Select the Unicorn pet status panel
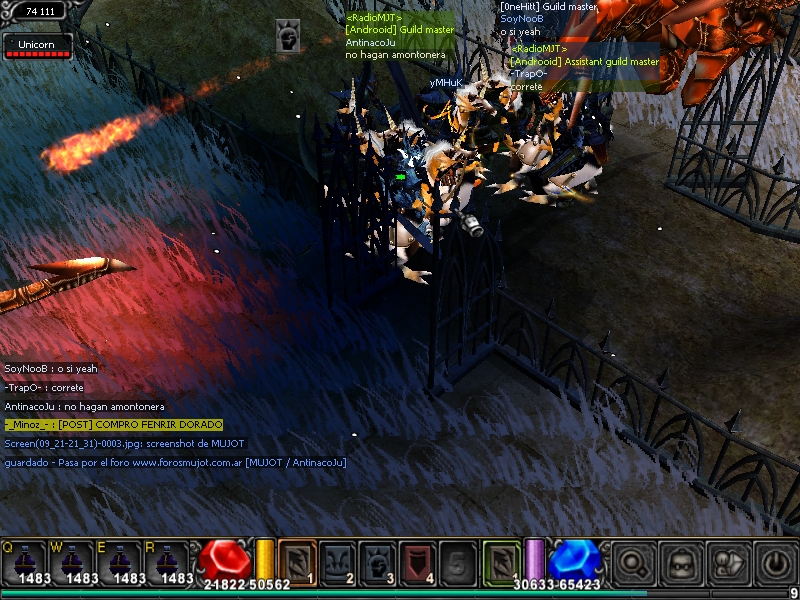 pos(37,46)
